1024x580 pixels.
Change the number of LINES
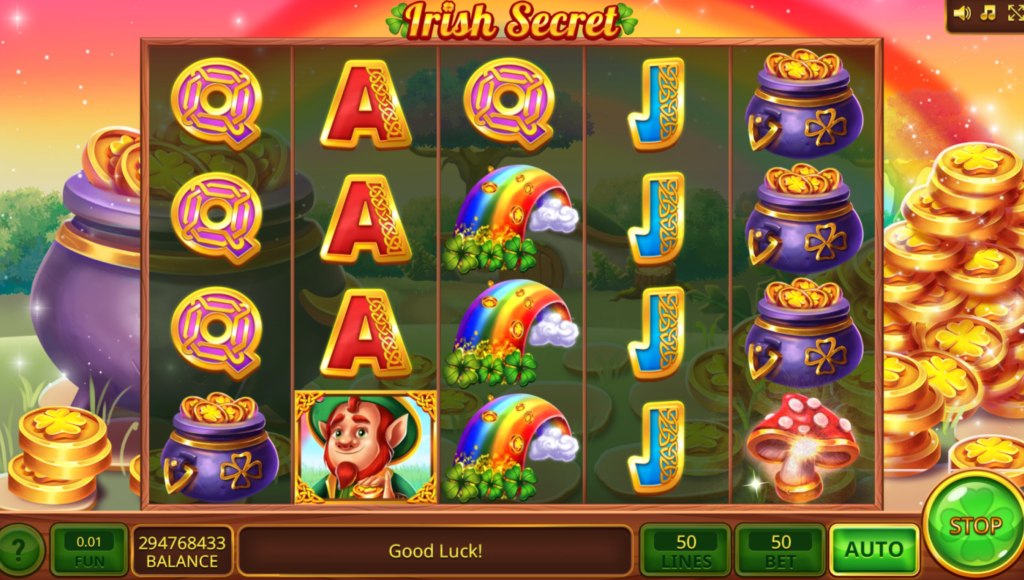coord(686,550)
